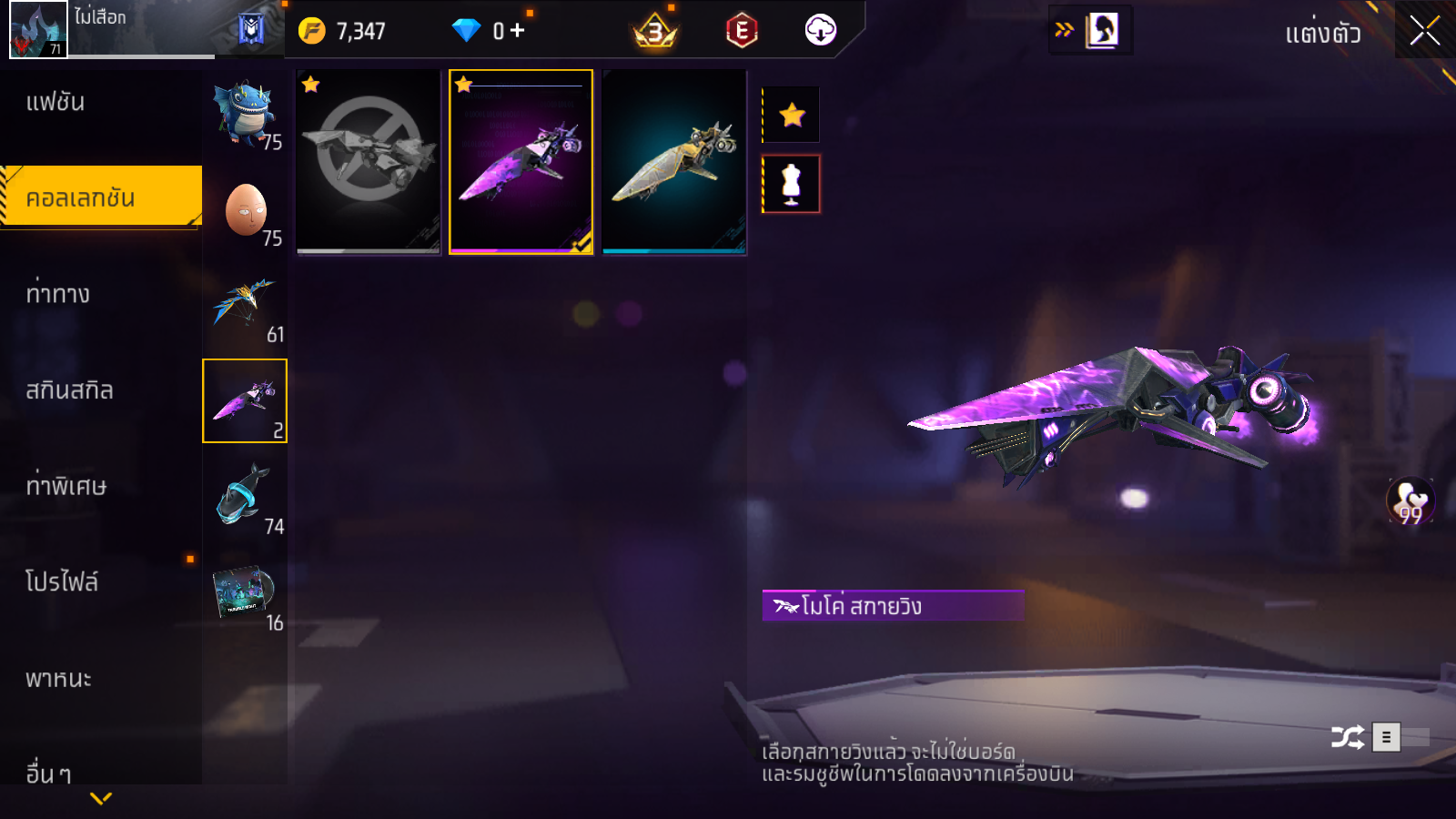Open the ท่าทาง category tab
Image resolution: width=1456 pixels, height=819 pixels.
[x=57, y=294]
